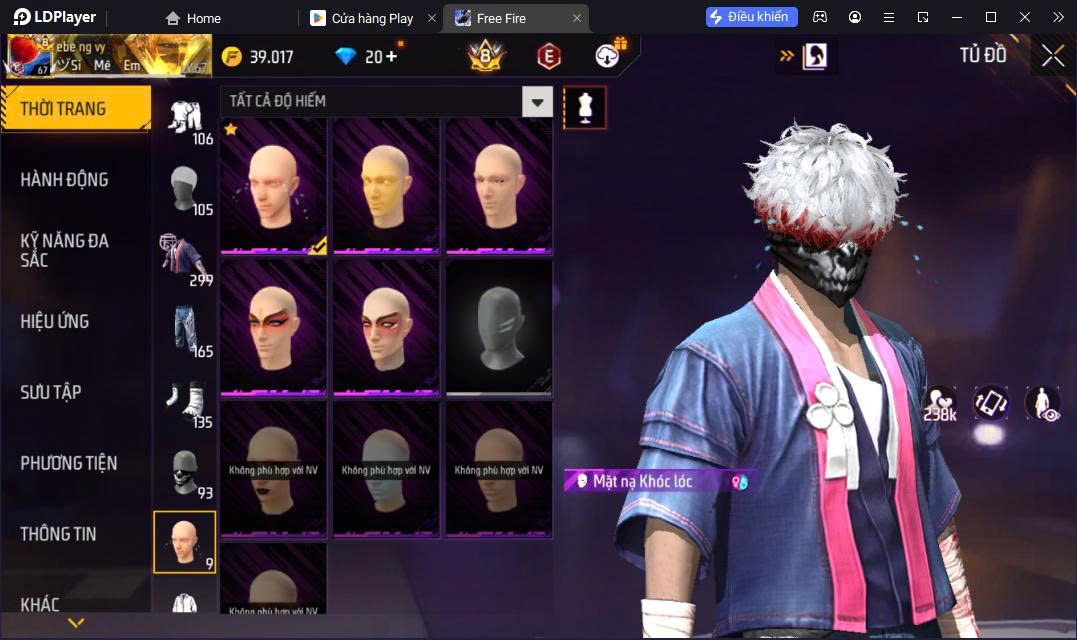1077x640 pixels.
Task: Select the grey balaclava mask item
Action: click(x=499, y=328)
